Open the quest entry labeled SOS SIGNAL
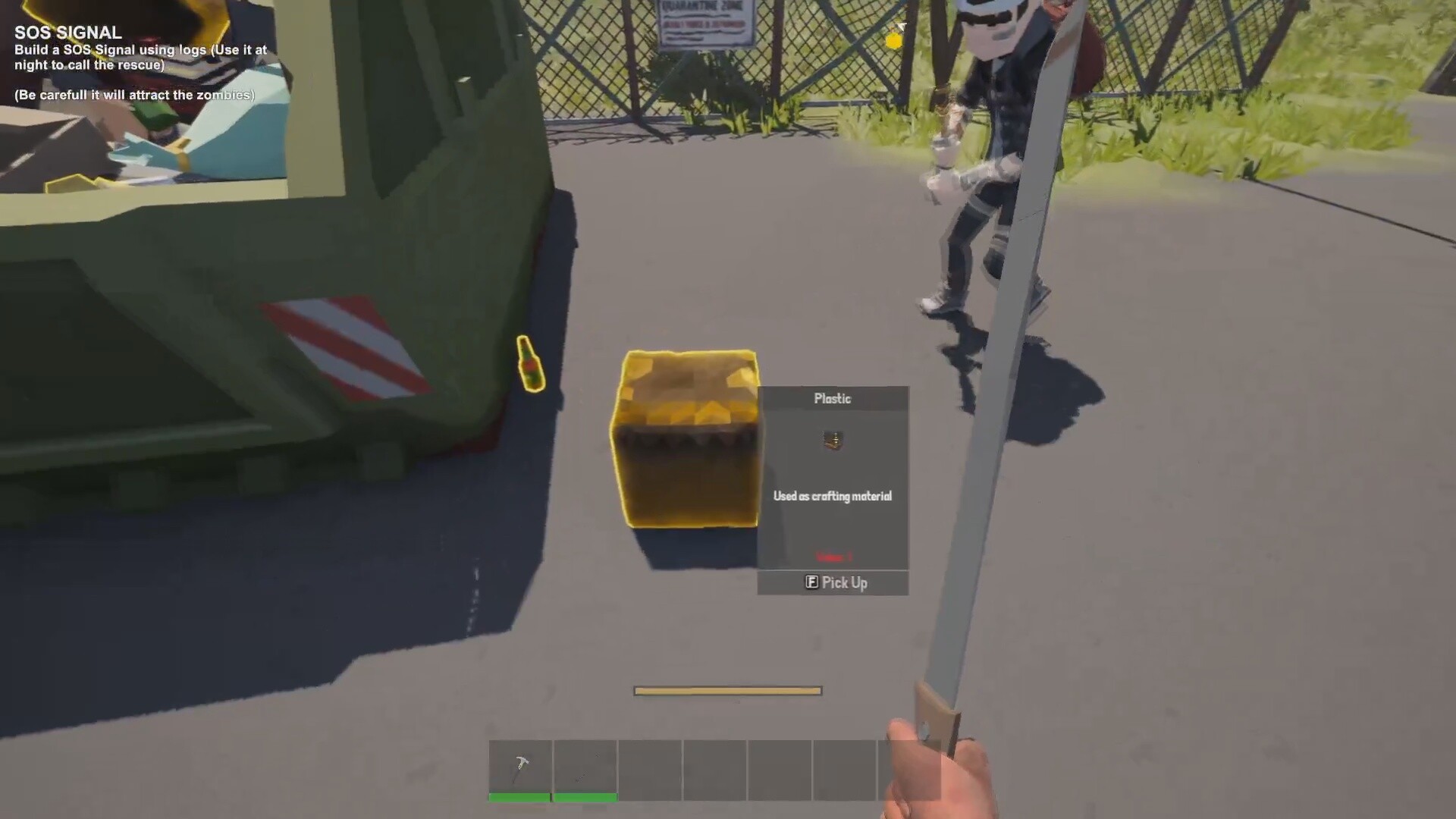Viewport: 1456px width, 819px height. click(67, 33)
